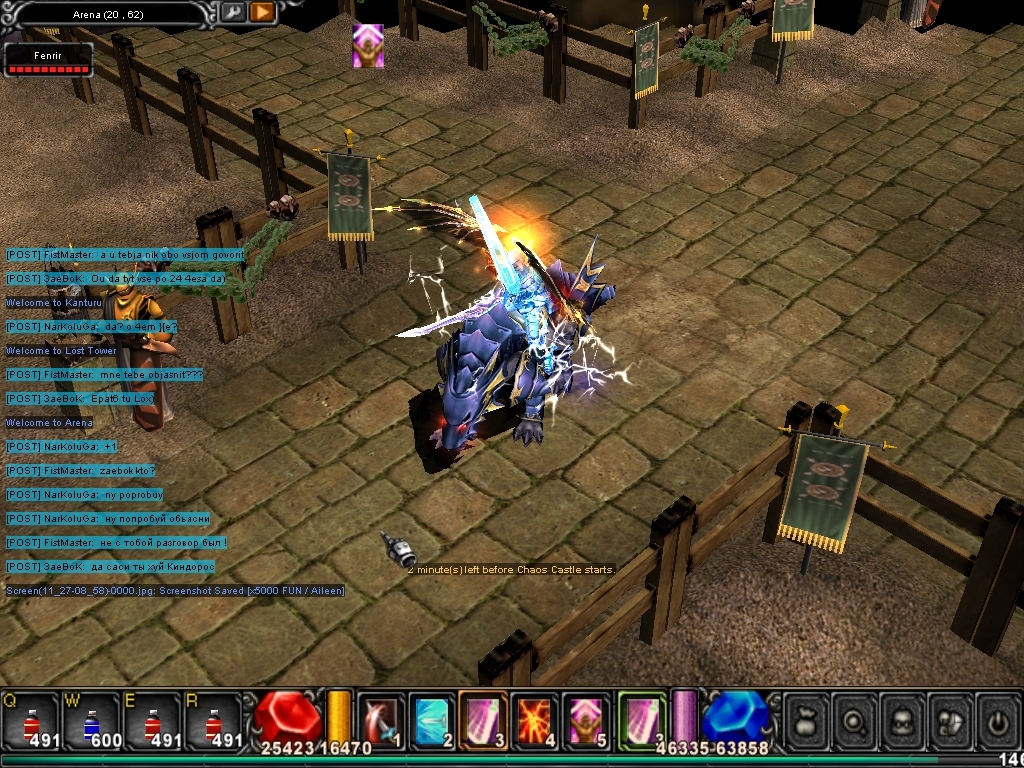The image size is (1024, 768).
Task: Click the orange play arrow button
Action: point(262,12)
